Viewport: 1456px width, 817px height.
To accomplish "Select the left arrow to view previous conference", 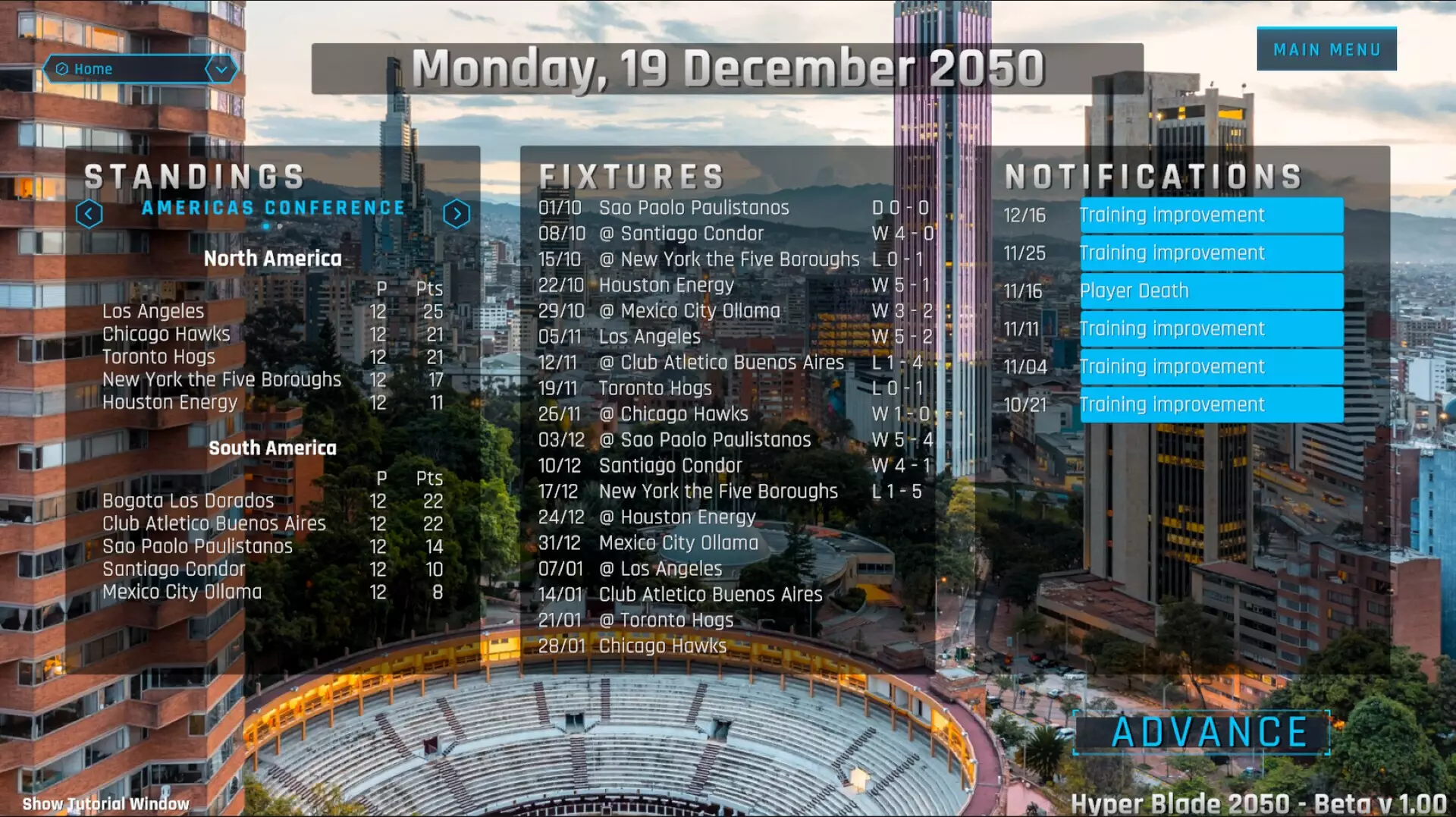I will click(x=90, y=213).
